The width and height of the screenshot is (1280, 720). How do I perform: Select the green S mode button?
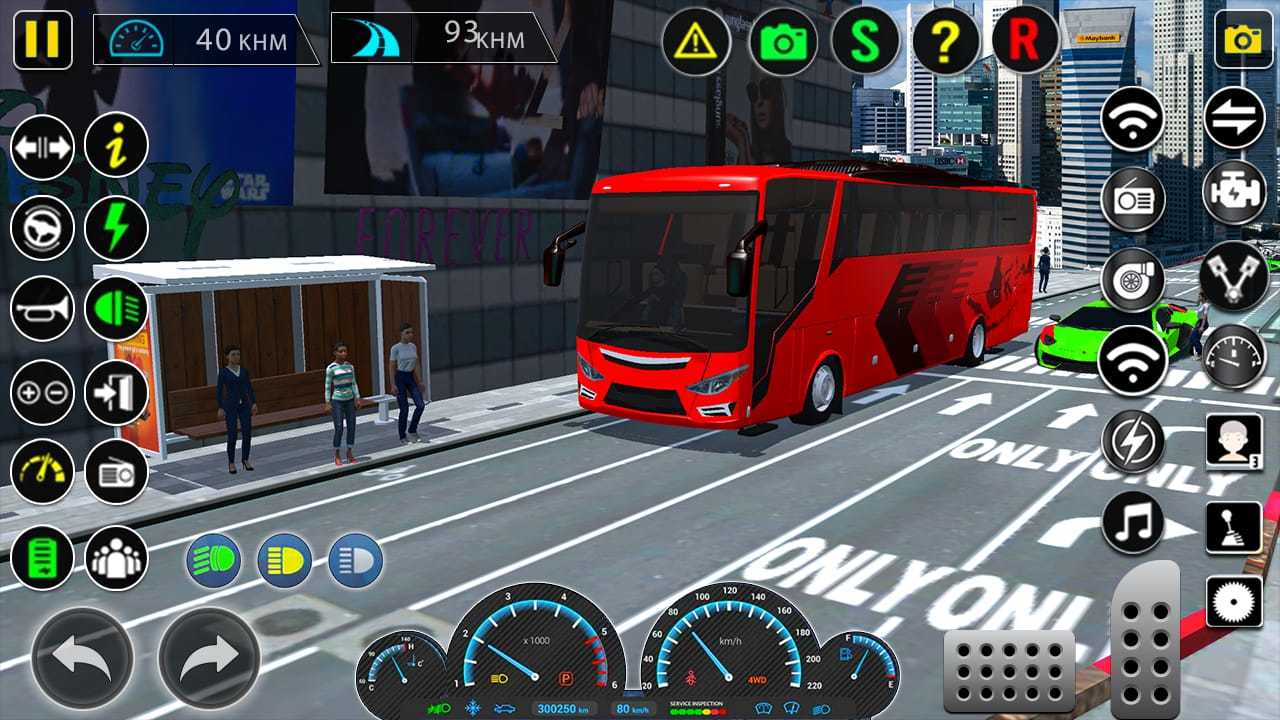866,41
